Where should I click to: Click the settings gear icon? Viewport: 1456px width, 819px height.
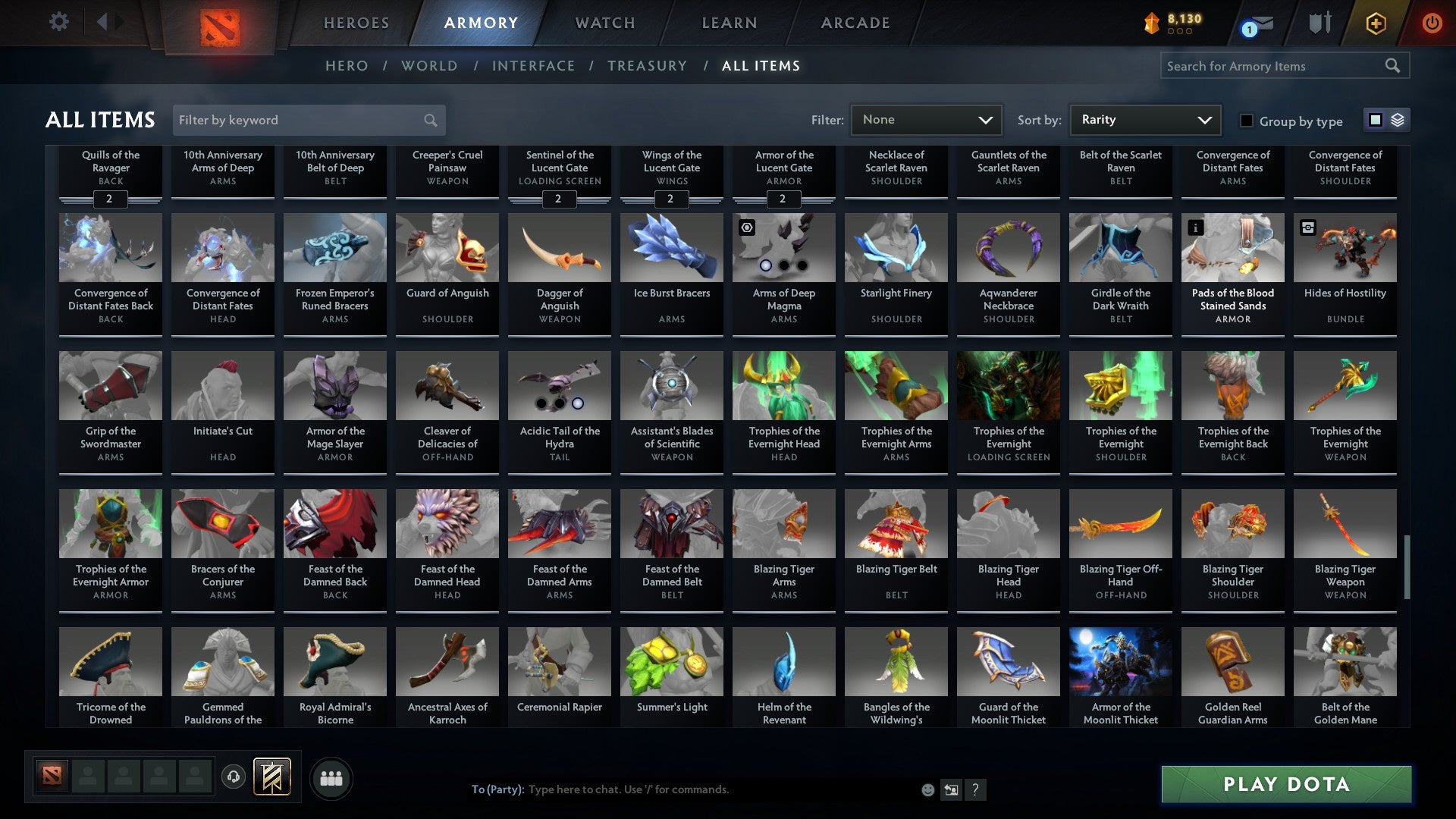click(x=58, y=22)
